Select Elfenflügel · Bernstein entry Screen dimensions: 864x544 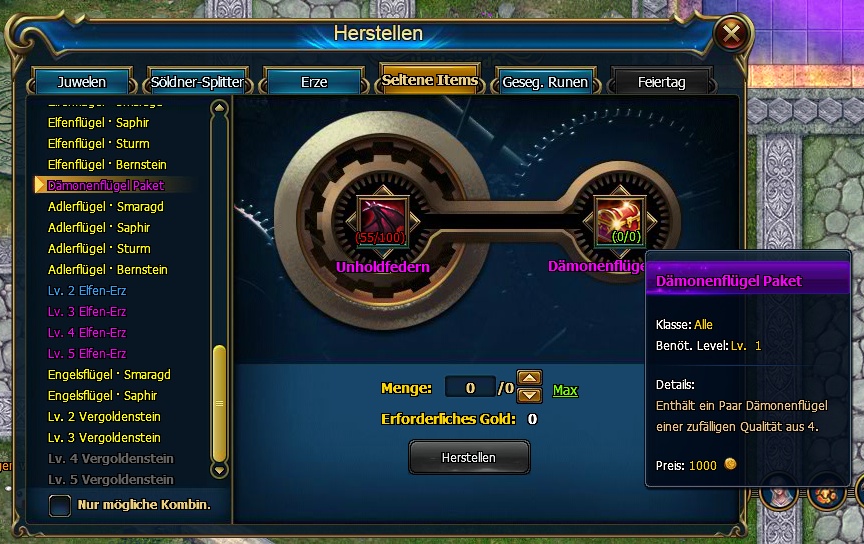[107, 165]
